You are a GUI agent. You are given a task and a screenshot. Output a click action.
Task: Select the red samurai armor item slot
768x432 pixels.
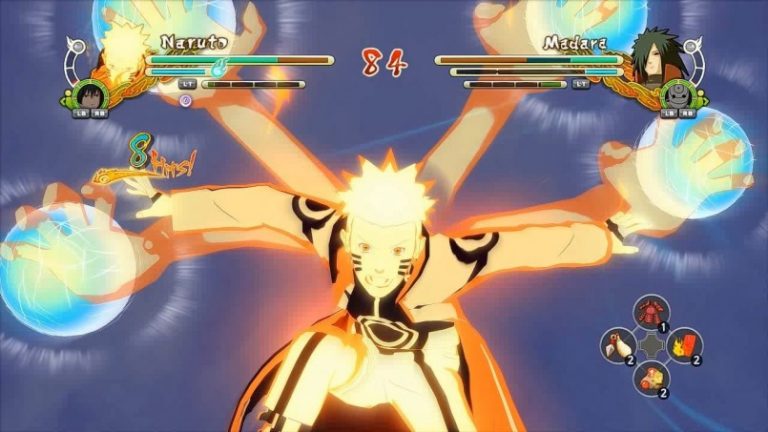pyautogui.click(x=651, y=312)
